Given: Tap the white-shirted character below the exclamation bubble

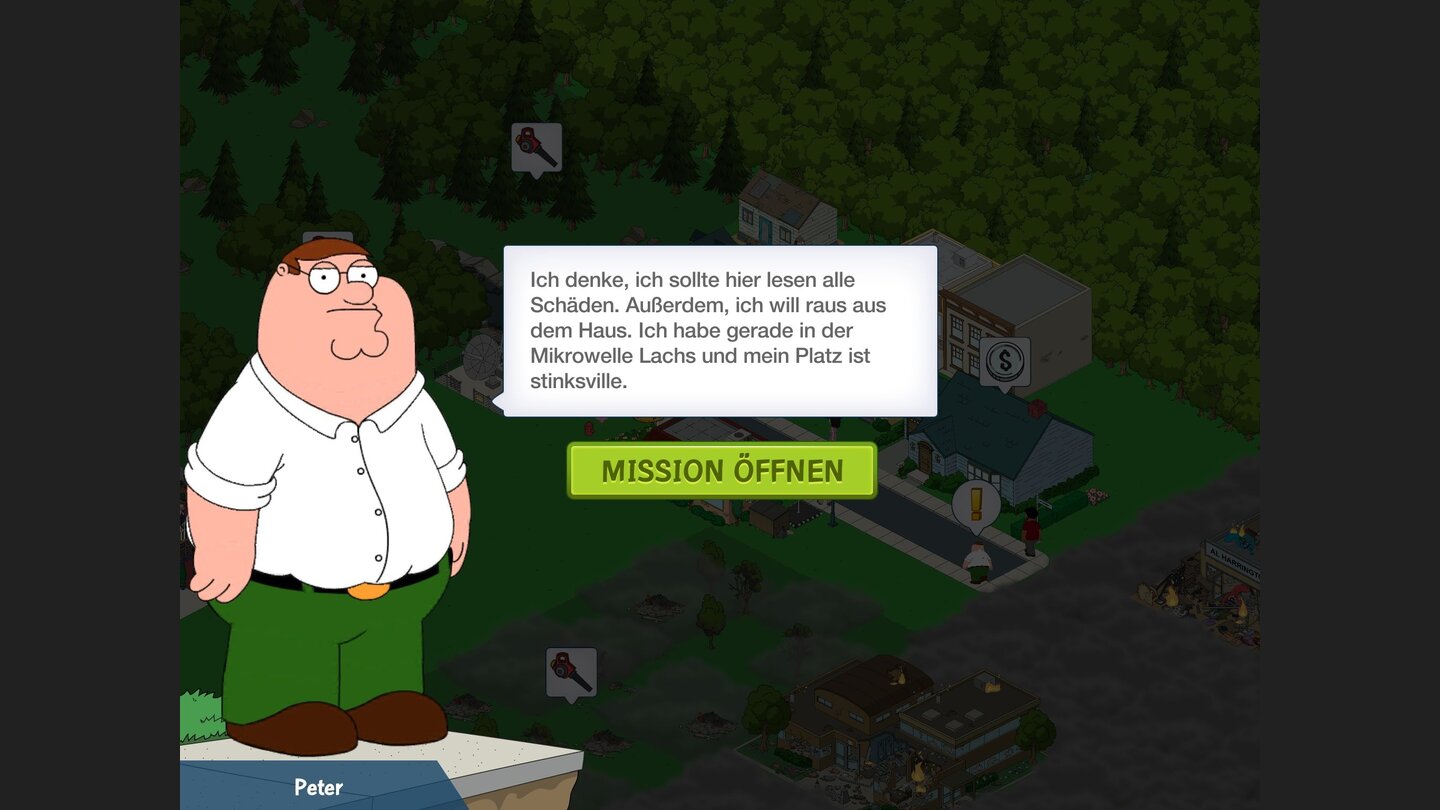Looking at the screenshot, I should 976,560.
